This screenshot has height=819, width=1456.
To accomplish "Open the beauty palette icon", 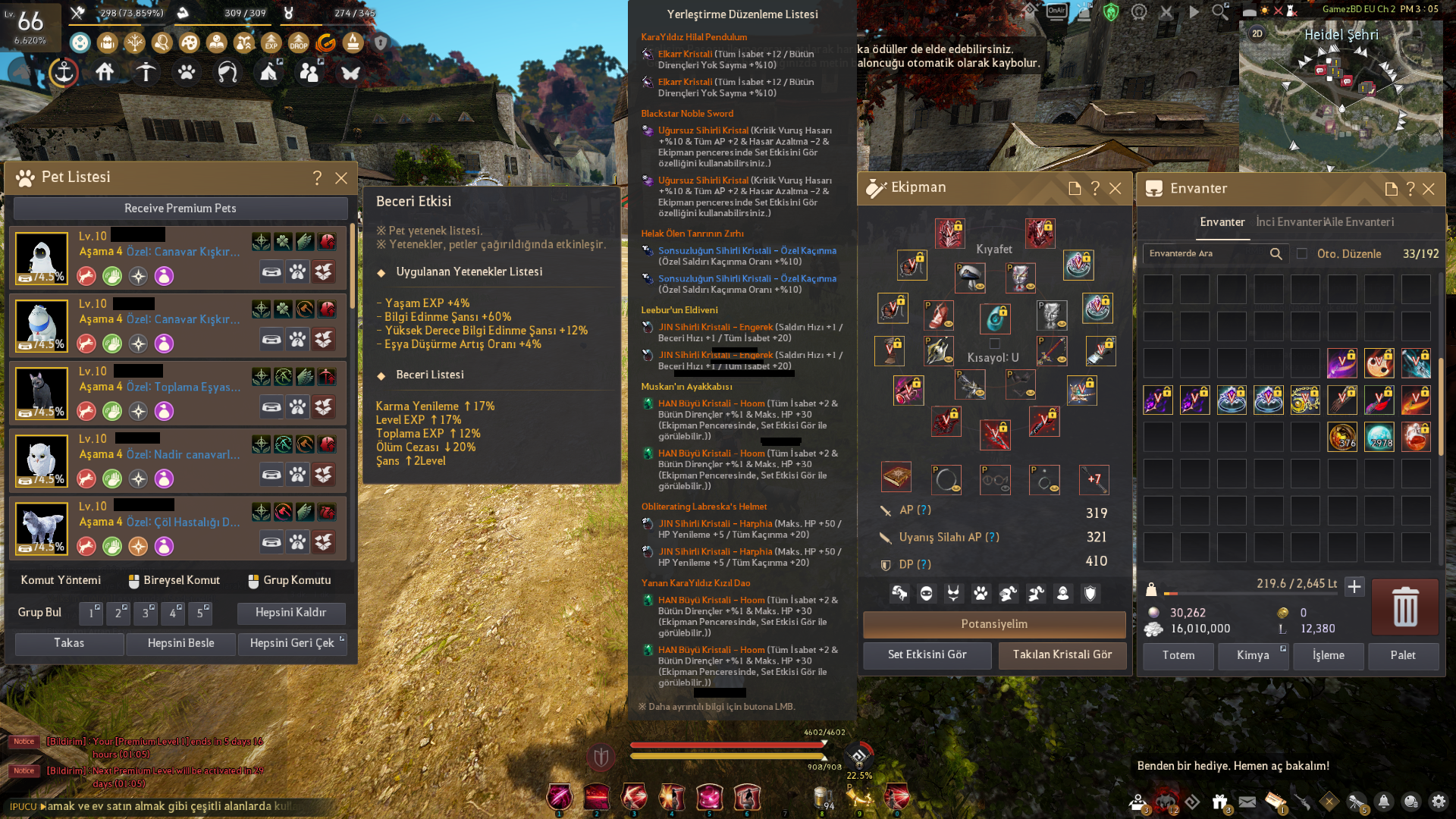I will click(190, 43).
